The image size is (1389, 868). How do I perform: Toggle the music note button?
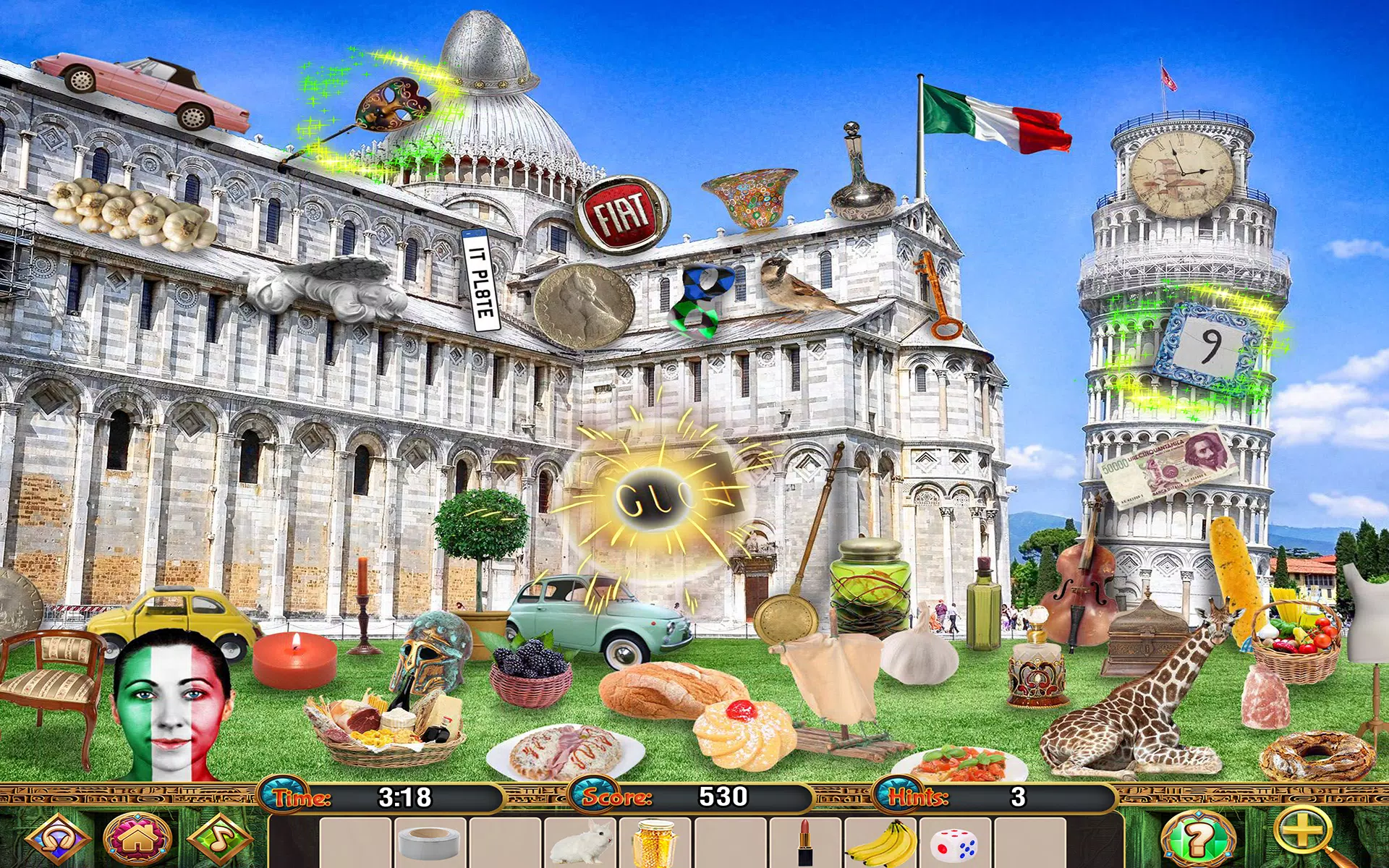click(219, 839)
